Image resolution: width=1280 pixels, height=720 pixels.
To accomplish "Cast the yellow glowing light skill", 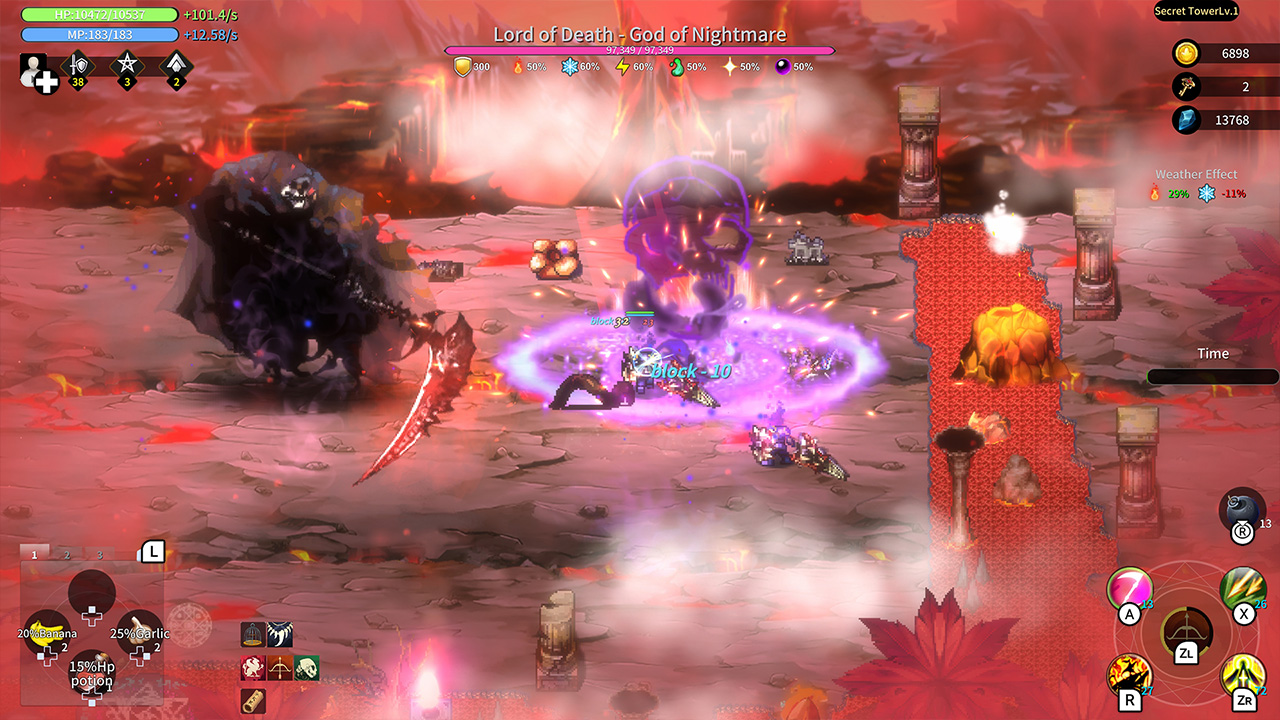I will [x=1243, y=674].
